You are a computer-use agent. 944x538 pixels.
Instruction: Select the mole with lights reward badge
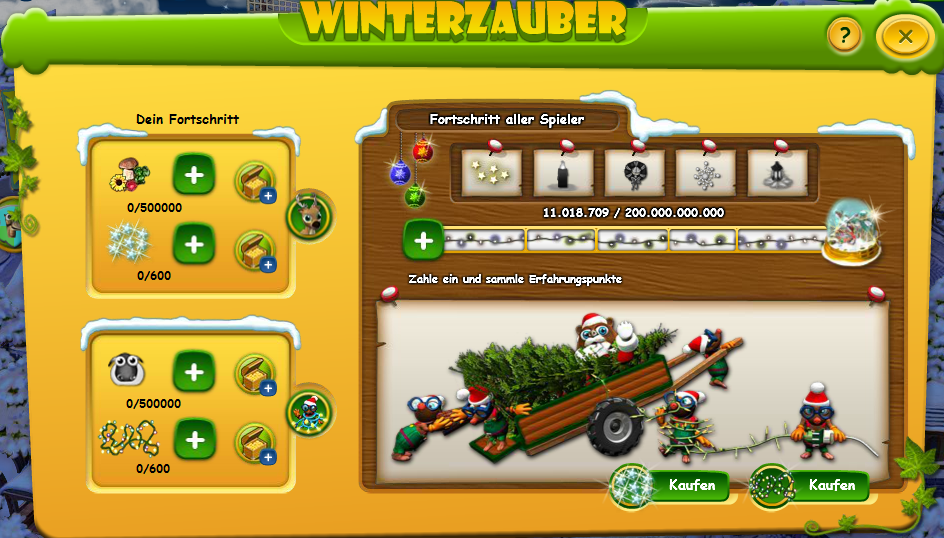pyautogui.click(x=309, y=411)
